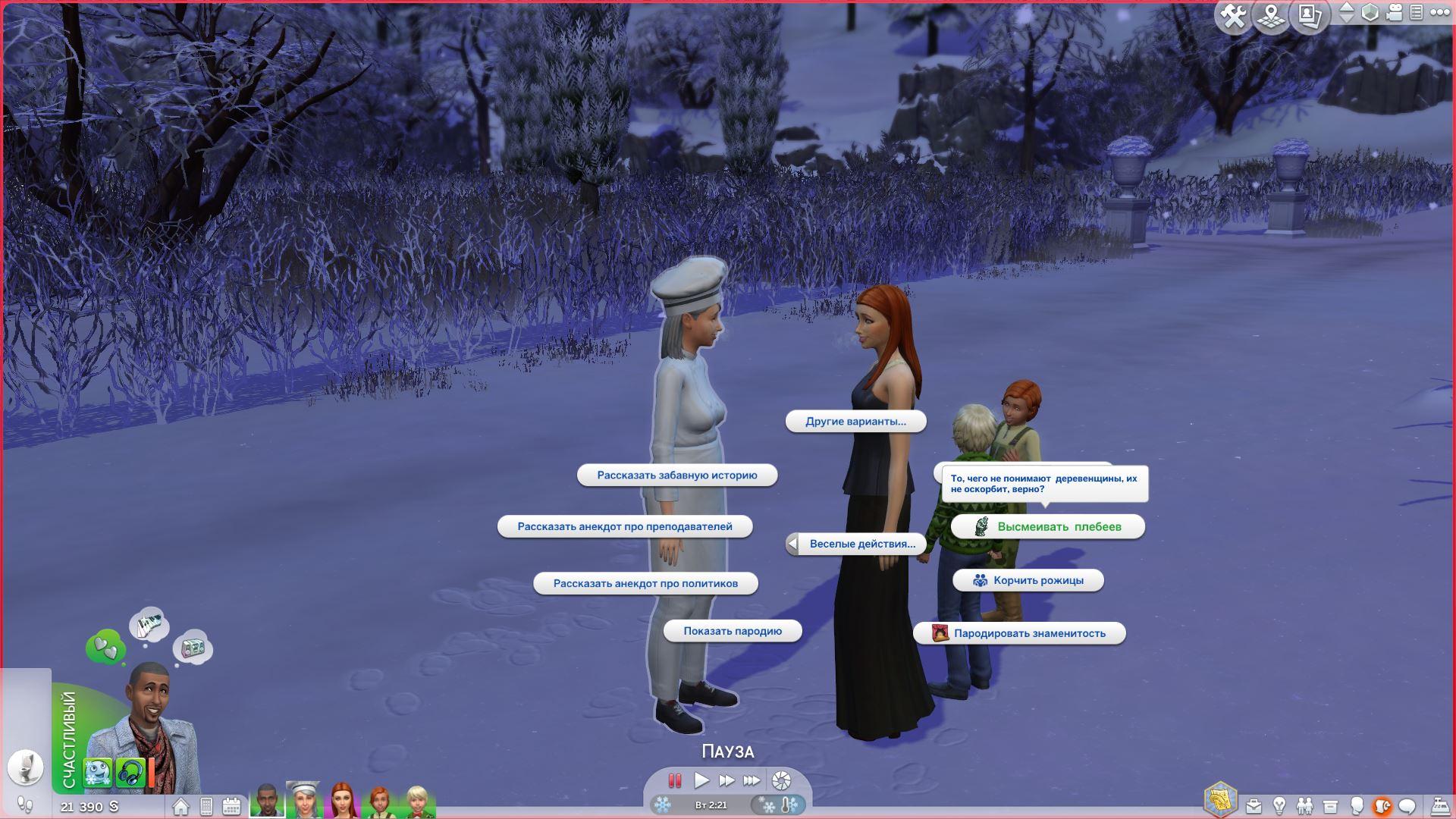Choose 'Рассказать забавную историю' interaction
The image size is (1456, 819).
(677, 475)
